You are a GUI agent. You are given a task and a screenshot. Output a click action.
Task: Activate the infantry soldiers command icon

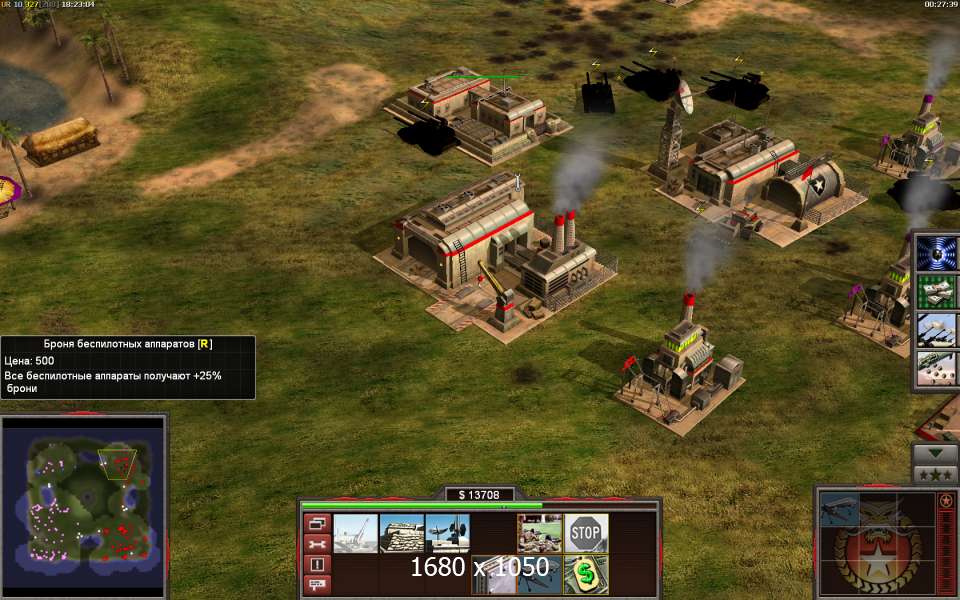tap(539, 533)
